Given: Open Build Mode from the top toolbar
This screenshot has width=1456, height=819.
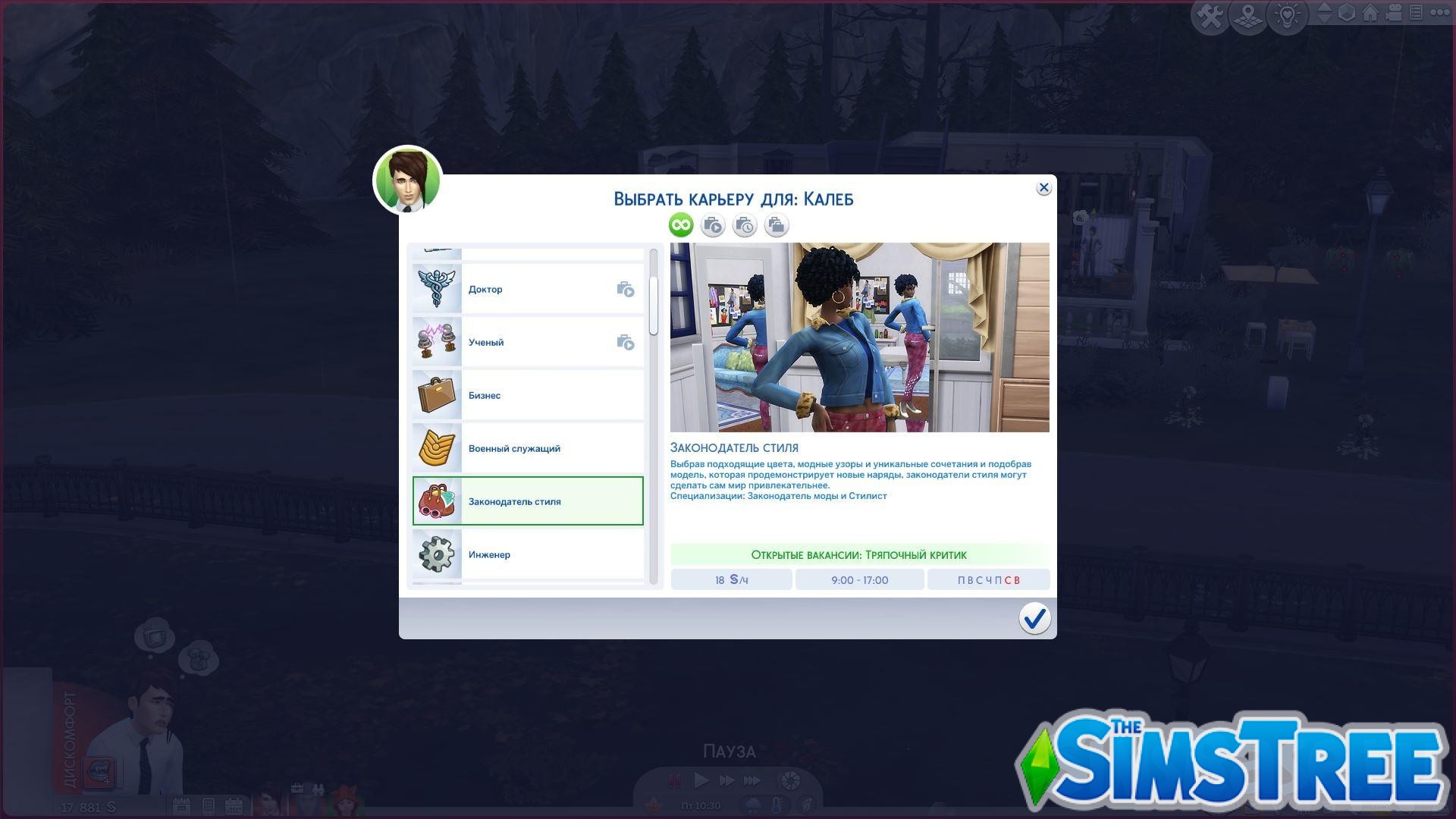Looking at the screenshot, I should point(1209,14).
